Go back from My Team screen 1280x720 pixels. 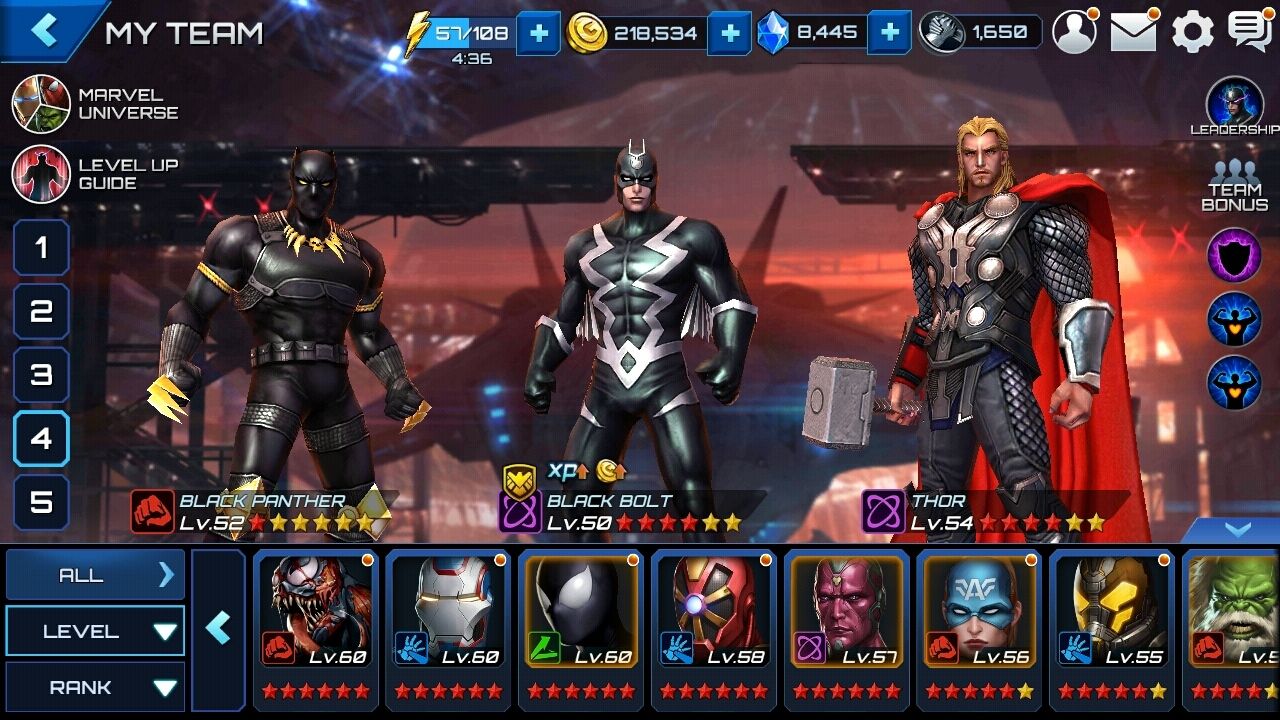point(45,30)
